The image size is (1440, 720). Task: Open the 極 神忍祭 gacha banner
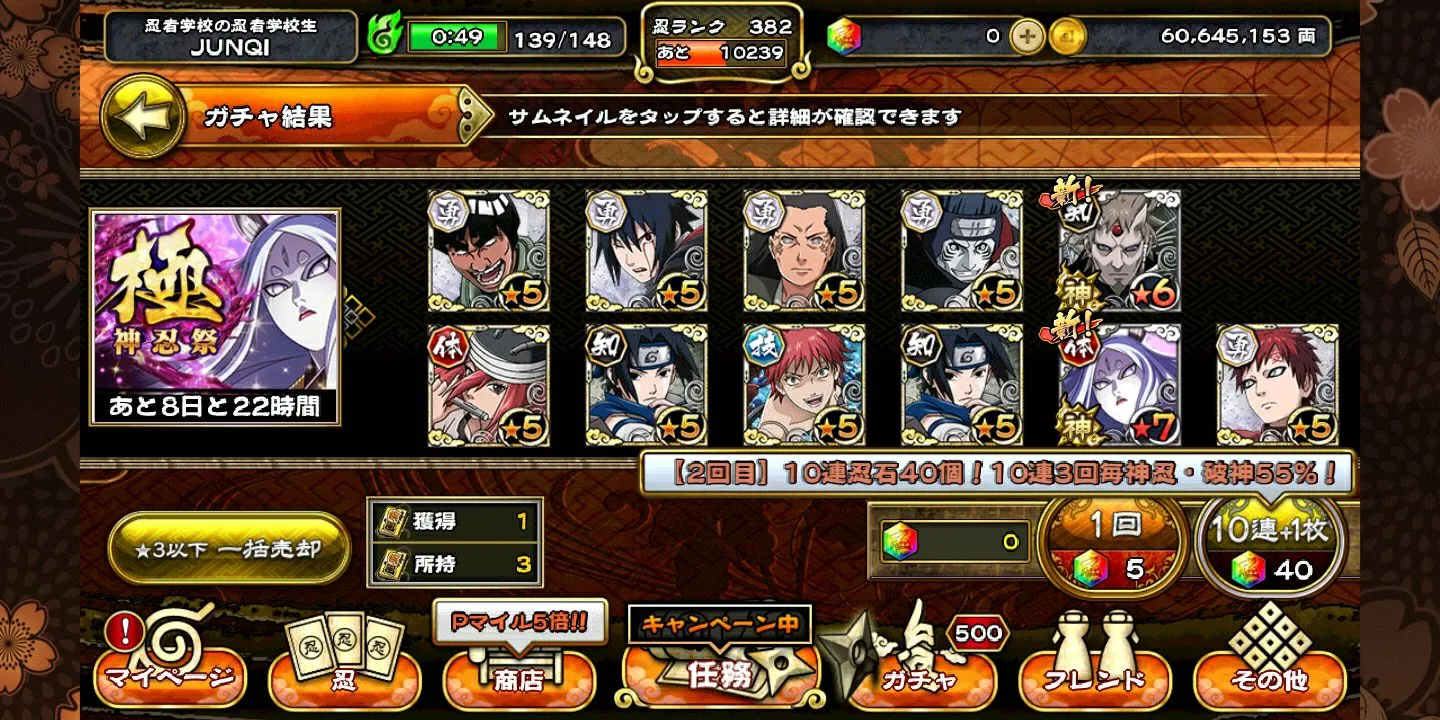tap(215, 316)
